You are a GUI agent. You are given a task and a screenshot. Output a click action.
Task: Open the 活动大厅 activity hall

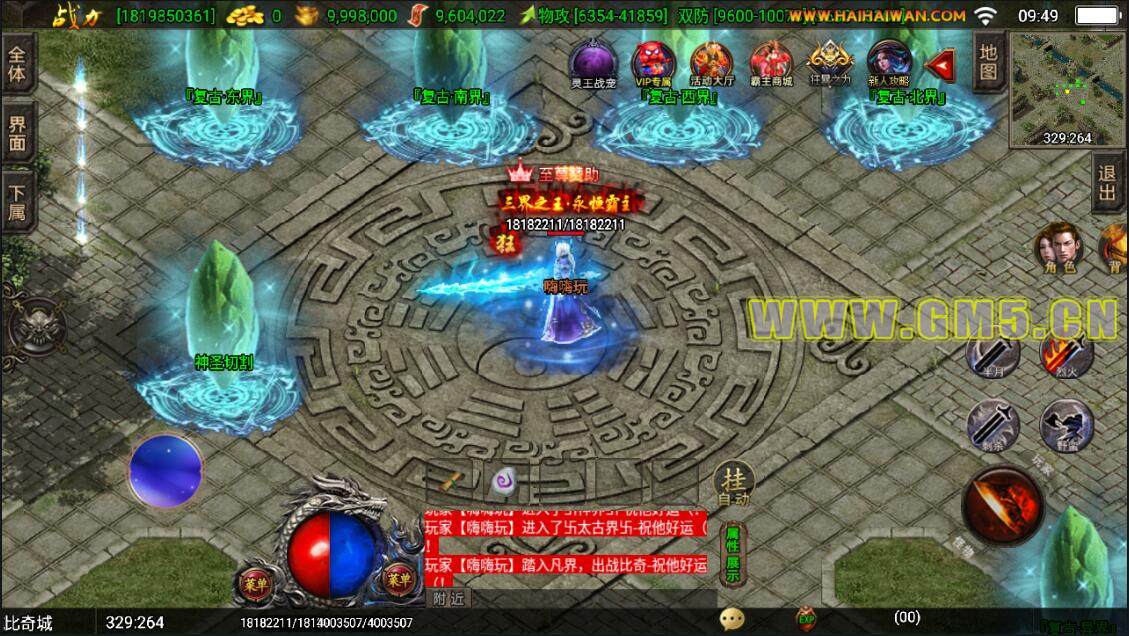(x=711, y=63)
